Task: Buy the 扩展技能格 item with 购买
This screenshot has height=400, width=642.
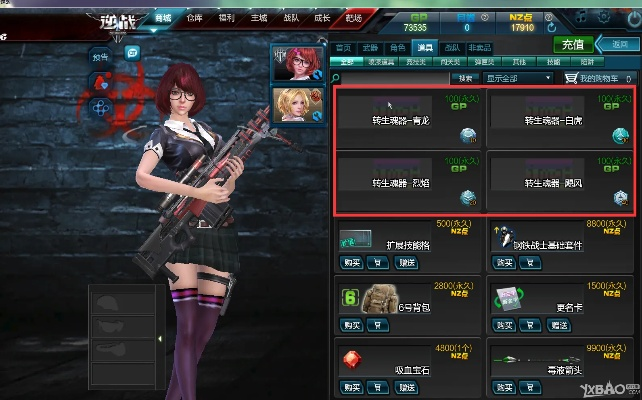Action: [351, 262]
